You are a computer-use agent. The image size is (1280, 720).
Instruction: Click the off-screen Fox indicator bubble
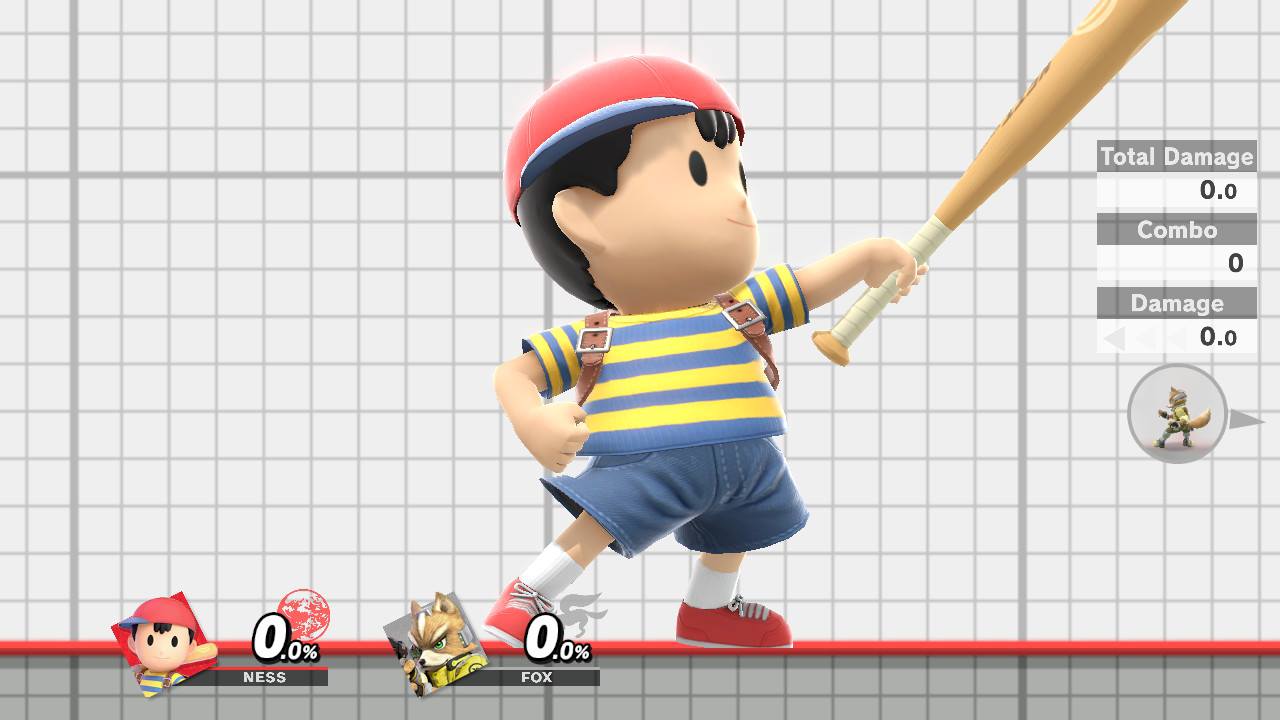[1176, 414]
